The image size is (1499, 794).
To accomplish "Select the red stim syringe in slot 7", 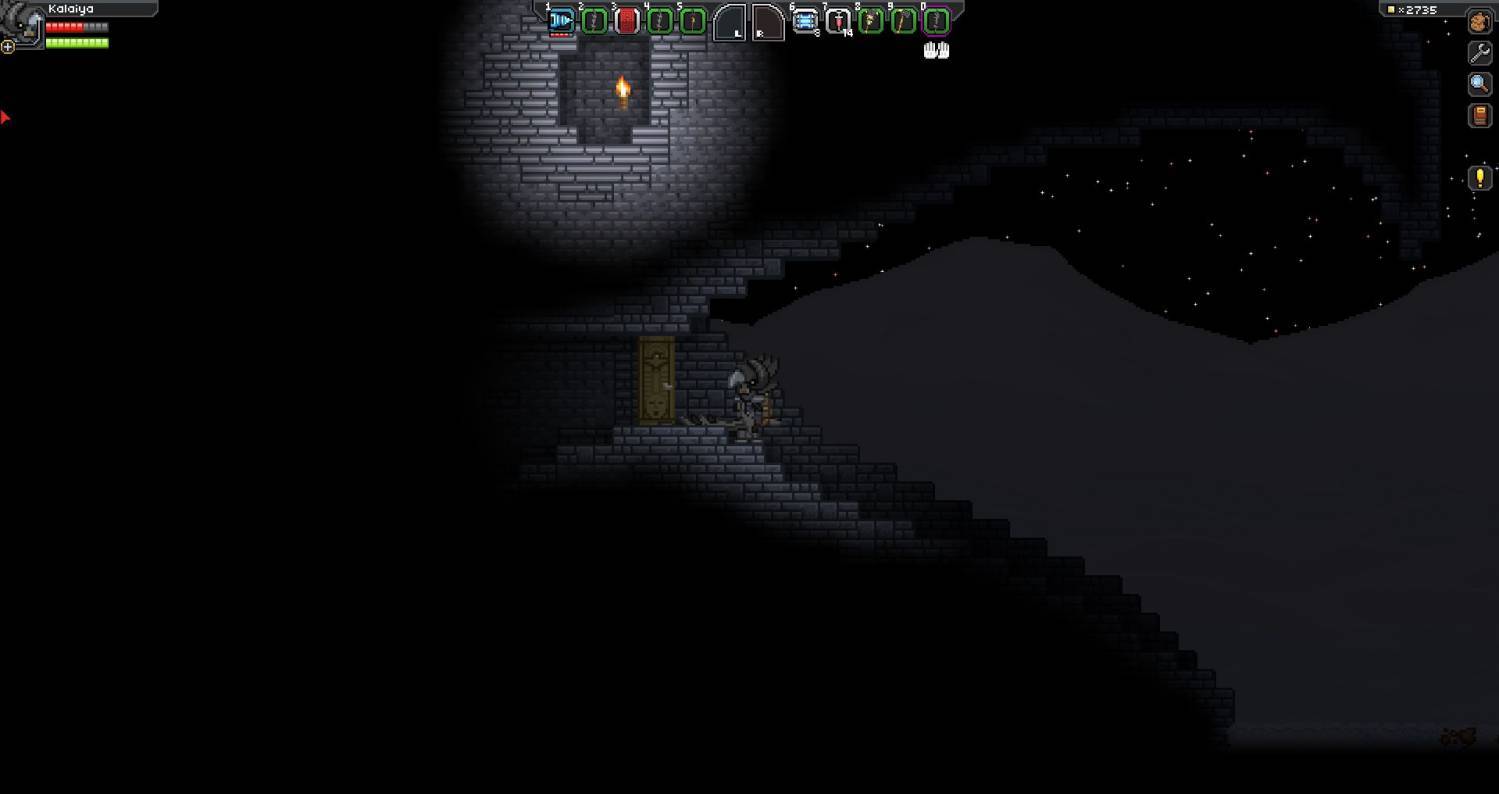I will [838, 20].
